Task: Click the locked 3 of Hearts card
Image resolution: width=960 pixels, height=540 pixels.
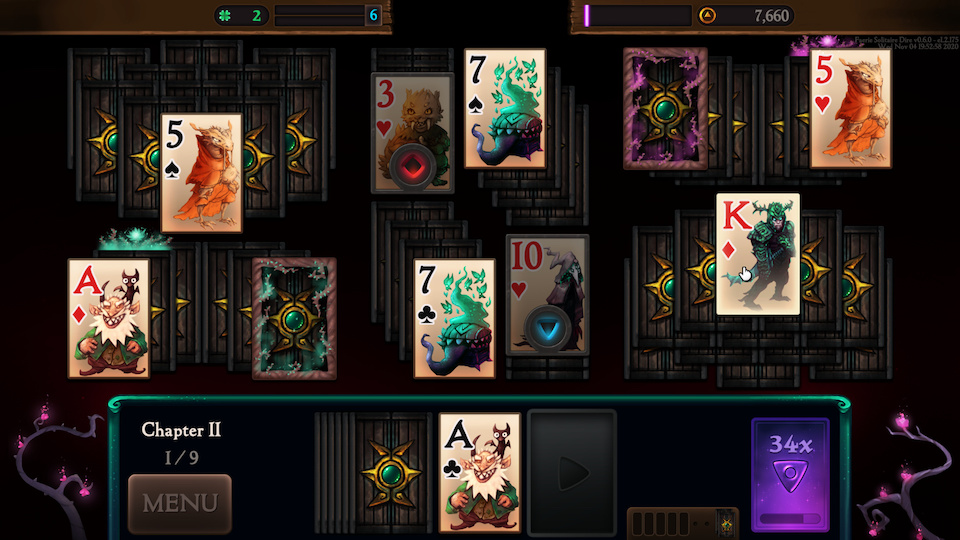Action: [x=412, y=132]
